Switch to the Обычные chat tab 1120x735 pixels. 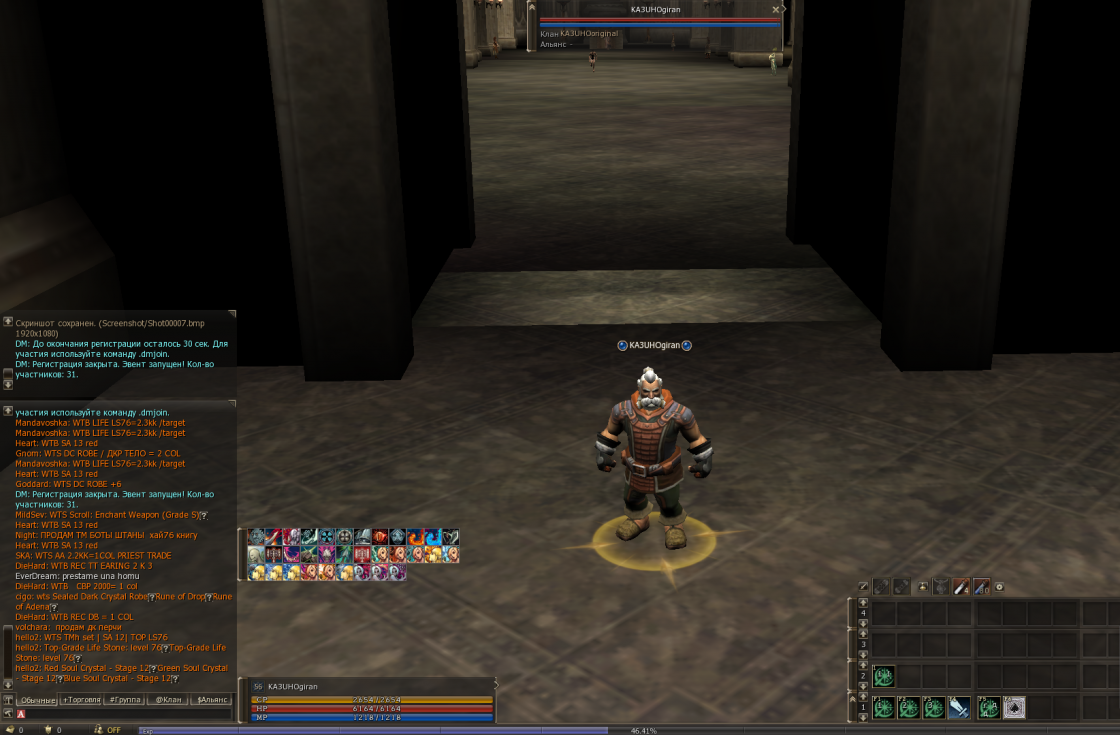[x=38, y=700]
